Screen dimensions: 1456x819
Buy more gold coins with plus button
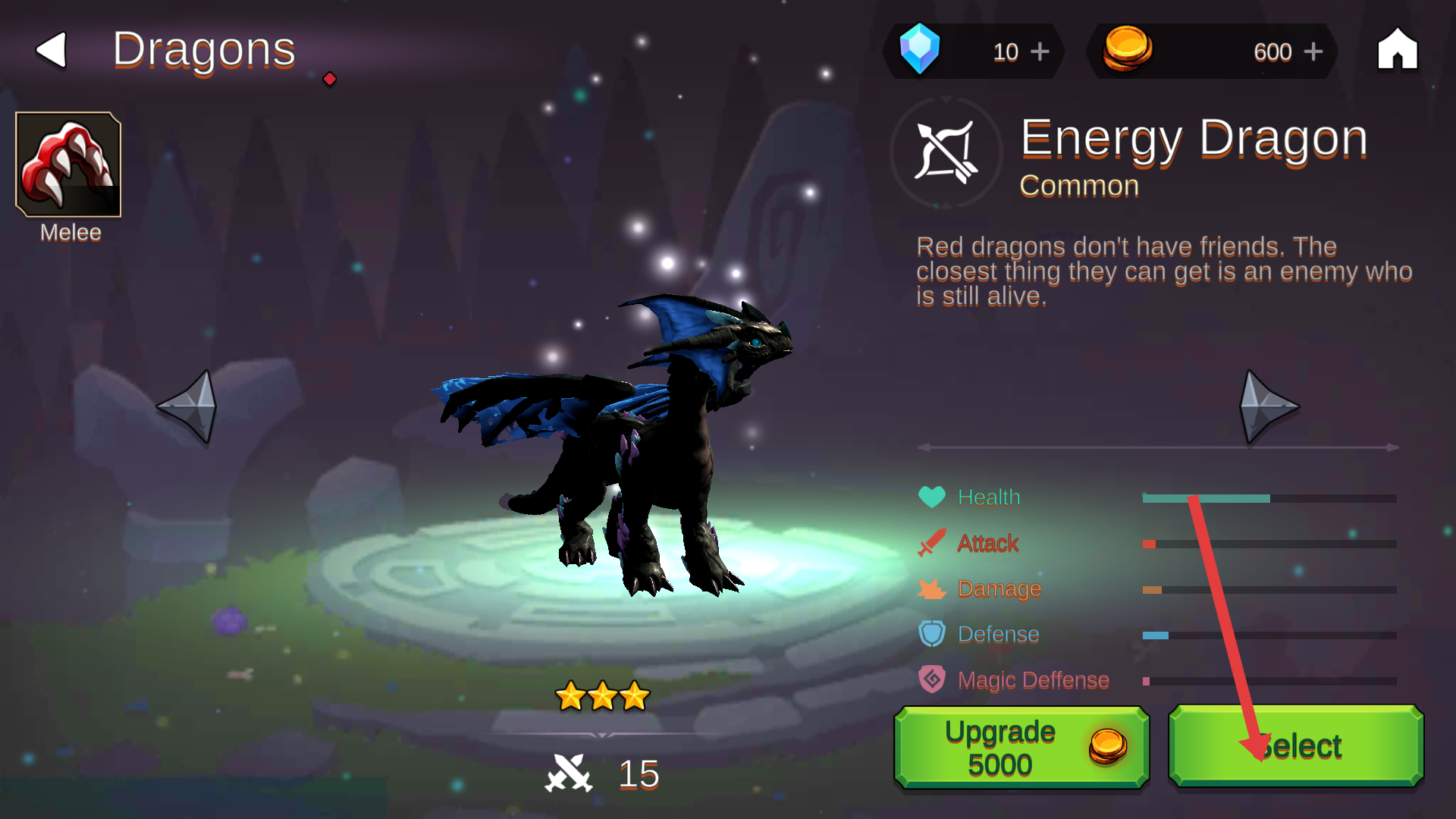[1313, 52]
